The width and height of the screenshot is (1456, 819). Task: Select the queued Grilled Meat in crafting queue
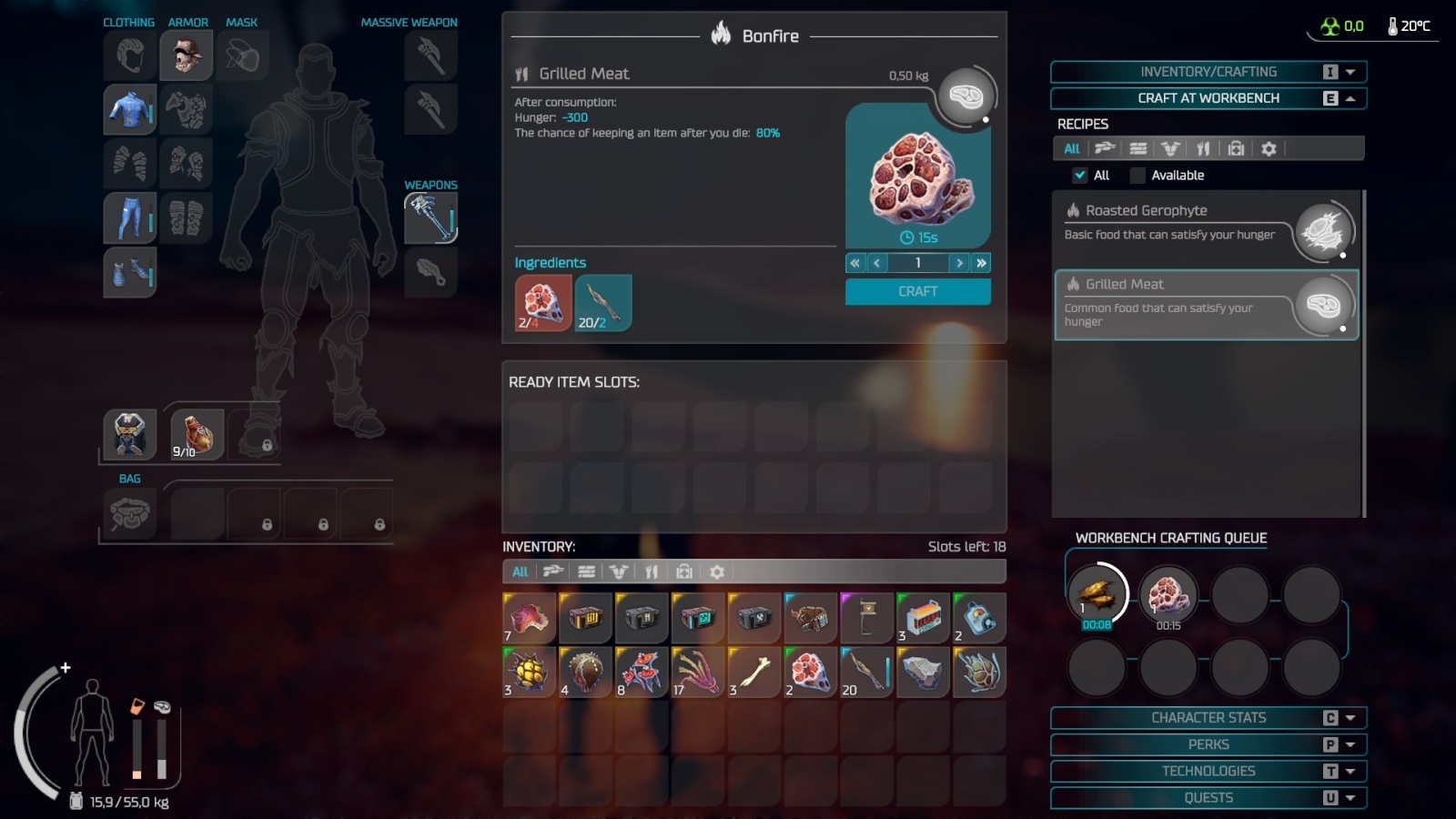pos(1168,595)
